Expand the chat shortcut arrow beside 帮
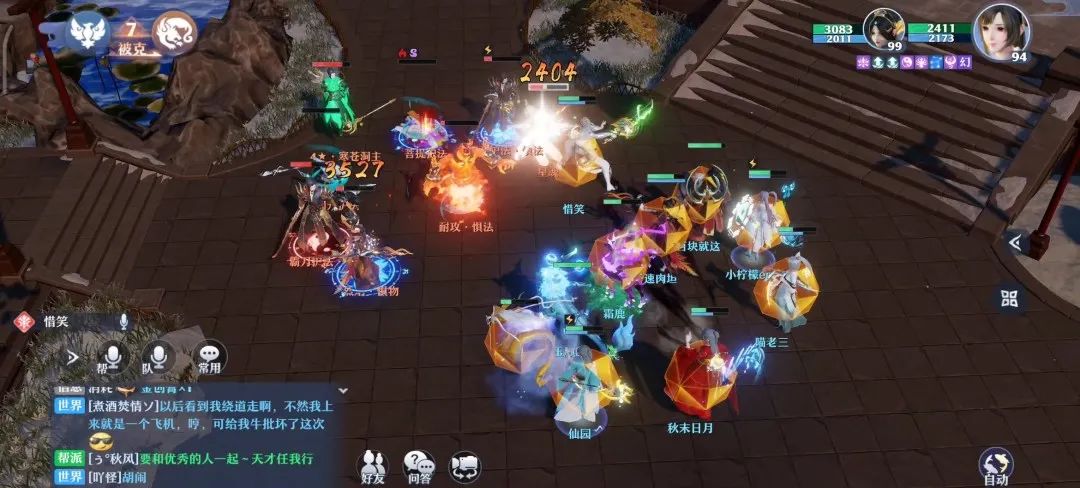The width and height of the screenshot is (1080, 488). point(72,356)
